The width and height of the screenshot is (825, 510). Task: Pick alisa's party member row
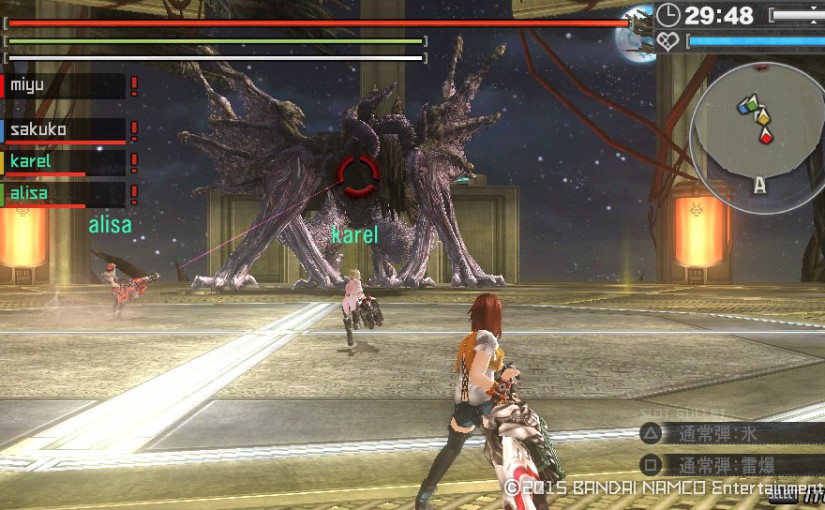pos(65,194)
